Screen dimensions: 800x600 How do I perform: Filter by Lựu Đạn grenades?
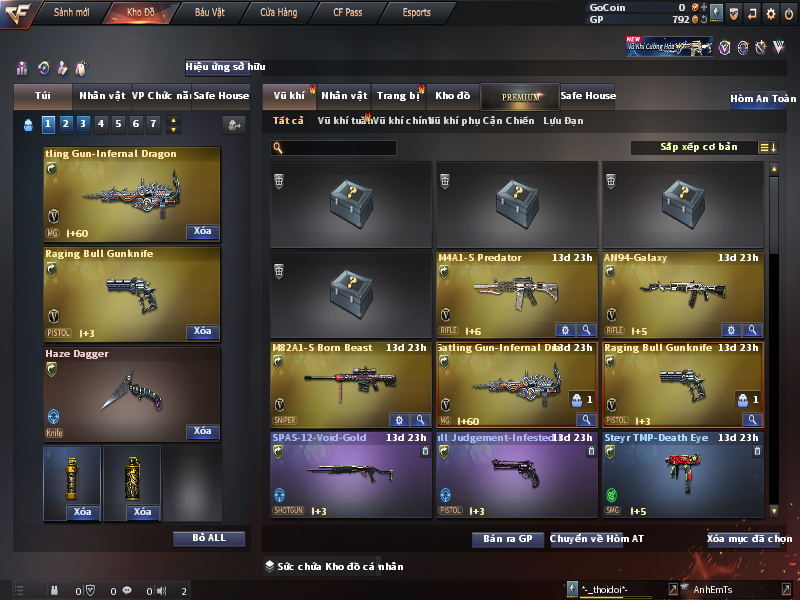[x=563, y=121]
